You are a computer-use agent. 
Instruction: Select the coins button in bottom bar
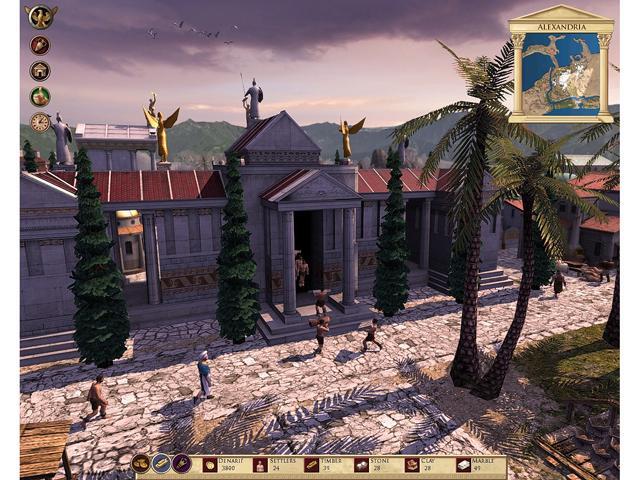click(x=141, y=464)
